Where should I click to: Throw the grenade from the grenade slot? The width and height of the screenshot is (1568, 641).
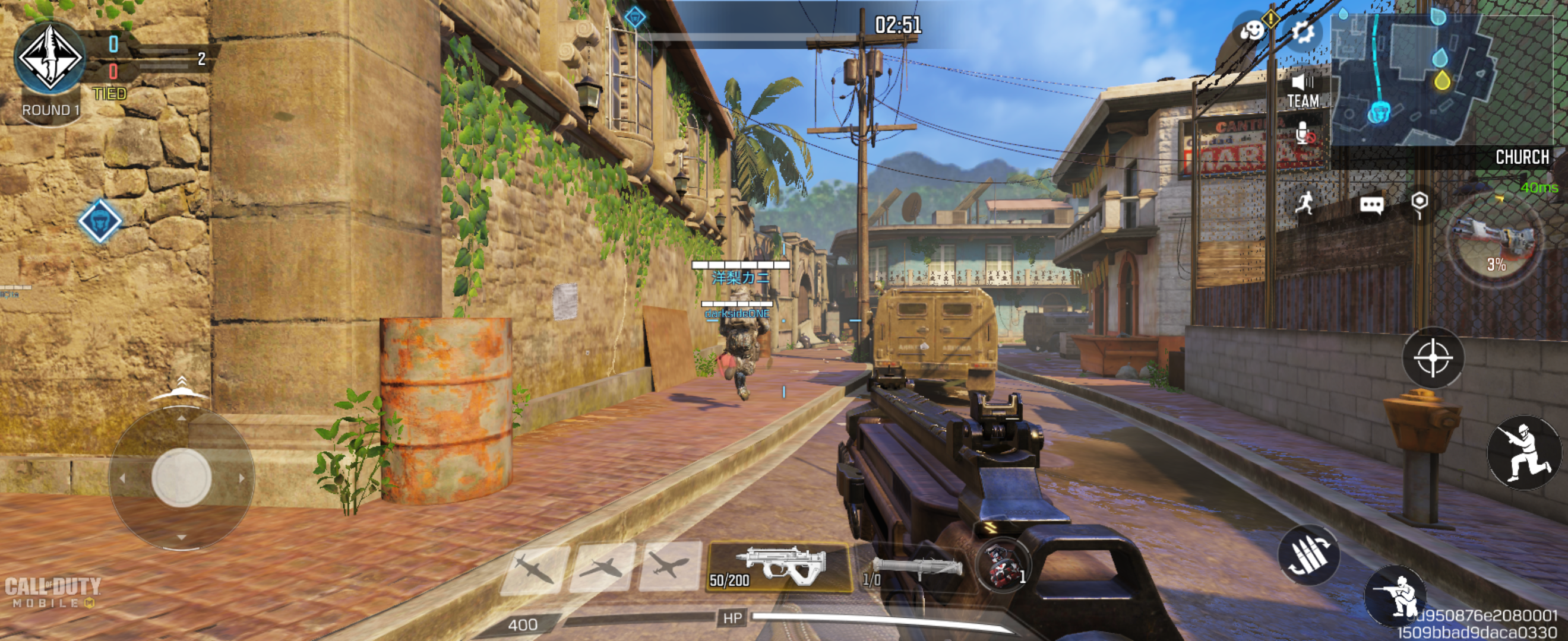(x=1002, y=566)
